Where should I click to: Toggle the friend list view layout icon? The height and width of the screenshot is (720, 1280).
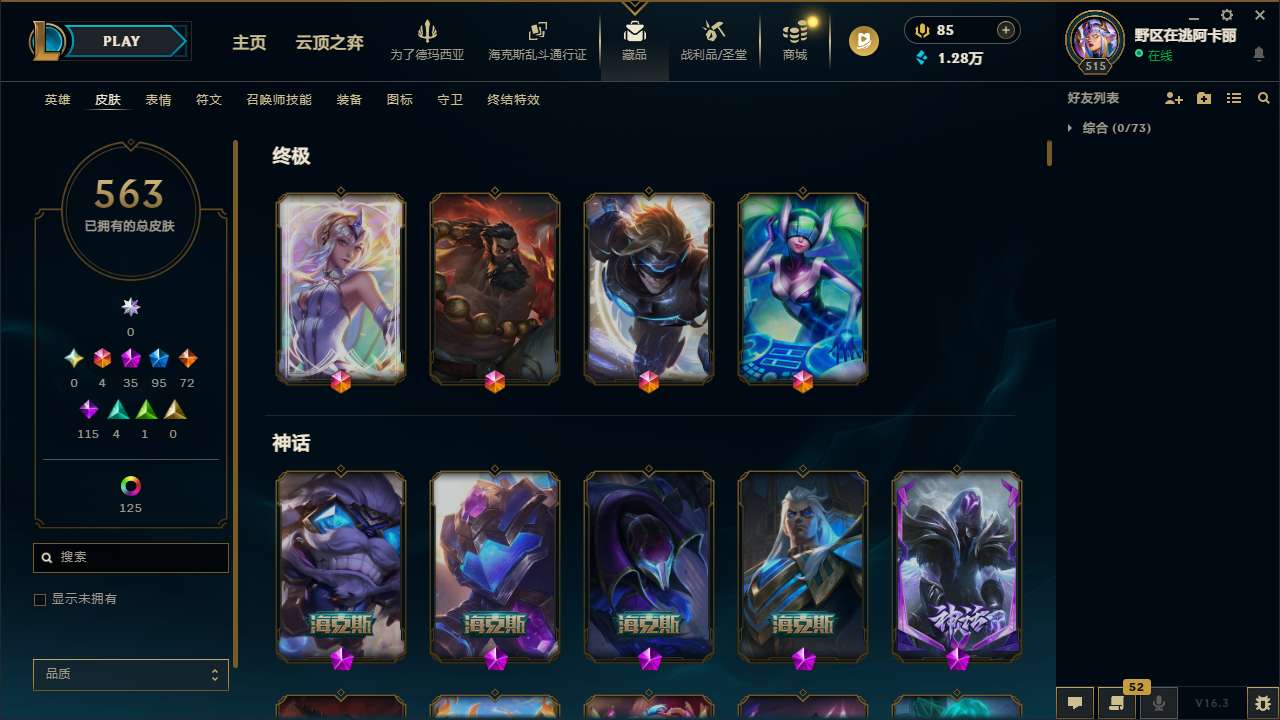coord(1234,98)
